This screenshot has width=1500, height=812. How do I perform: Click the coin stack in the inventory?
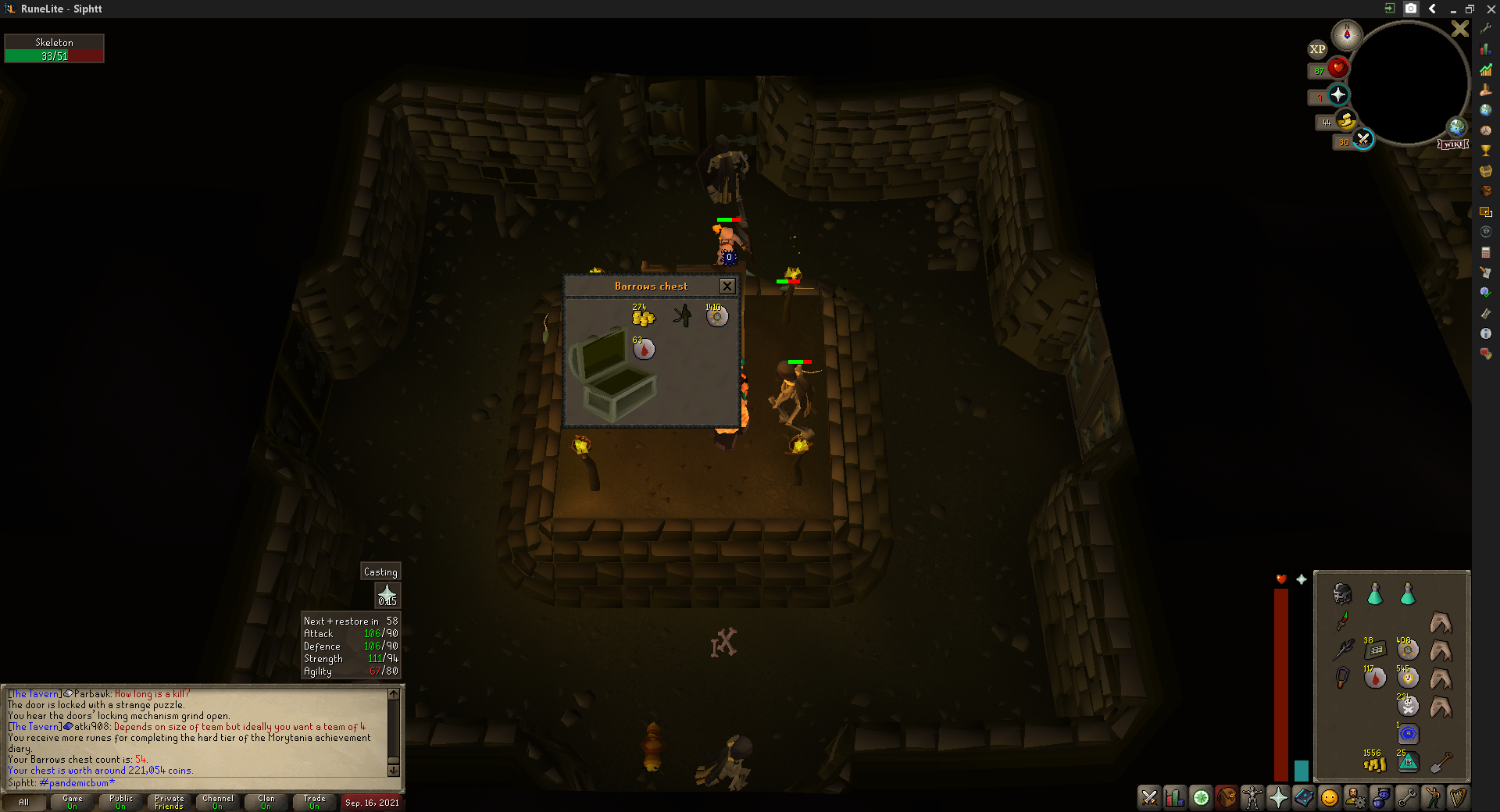pyautogui.click(x=1374, y=763)
